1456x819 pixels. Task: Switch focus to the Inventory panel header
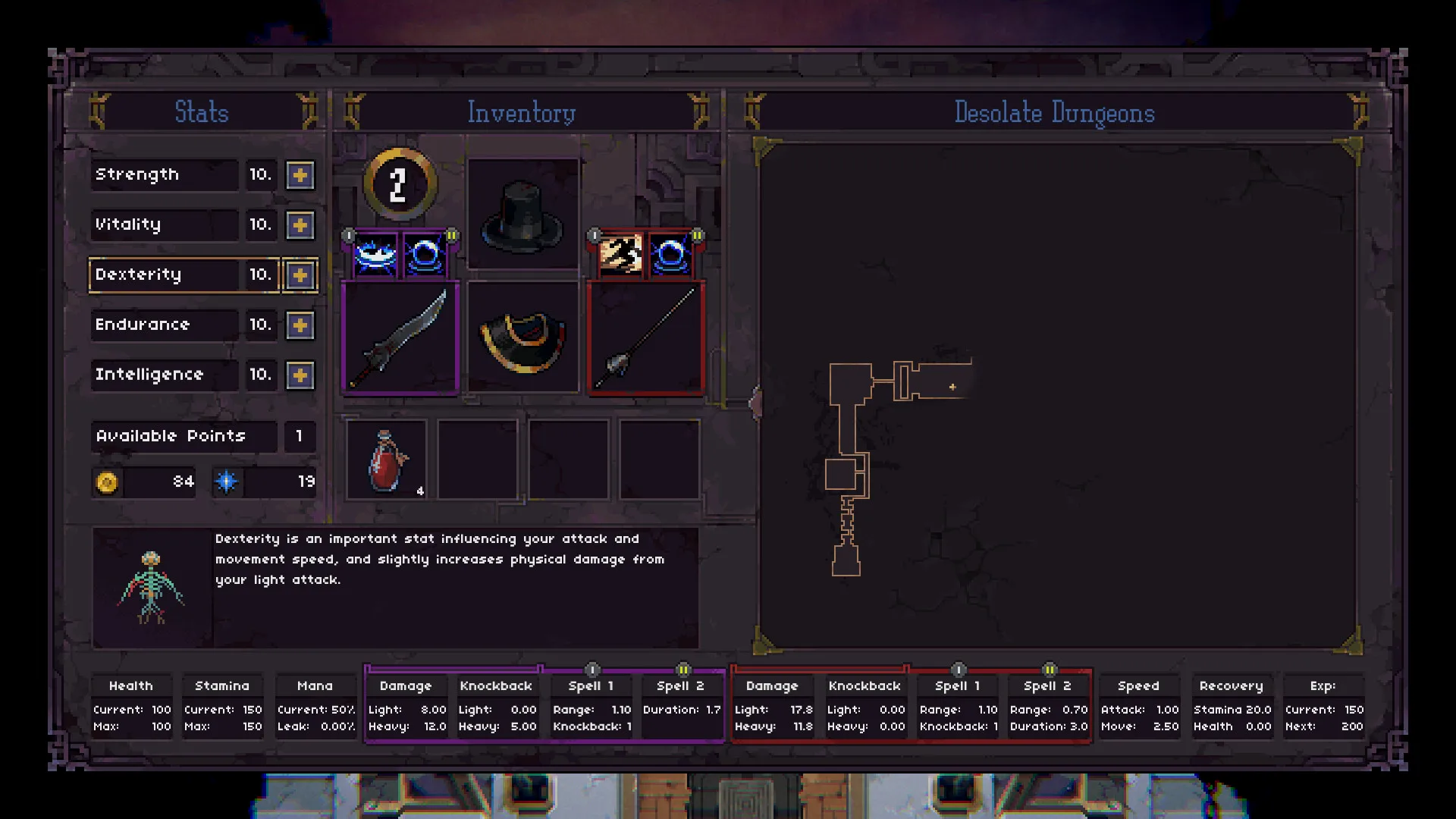pyautogui.click(x=521, y=112)
